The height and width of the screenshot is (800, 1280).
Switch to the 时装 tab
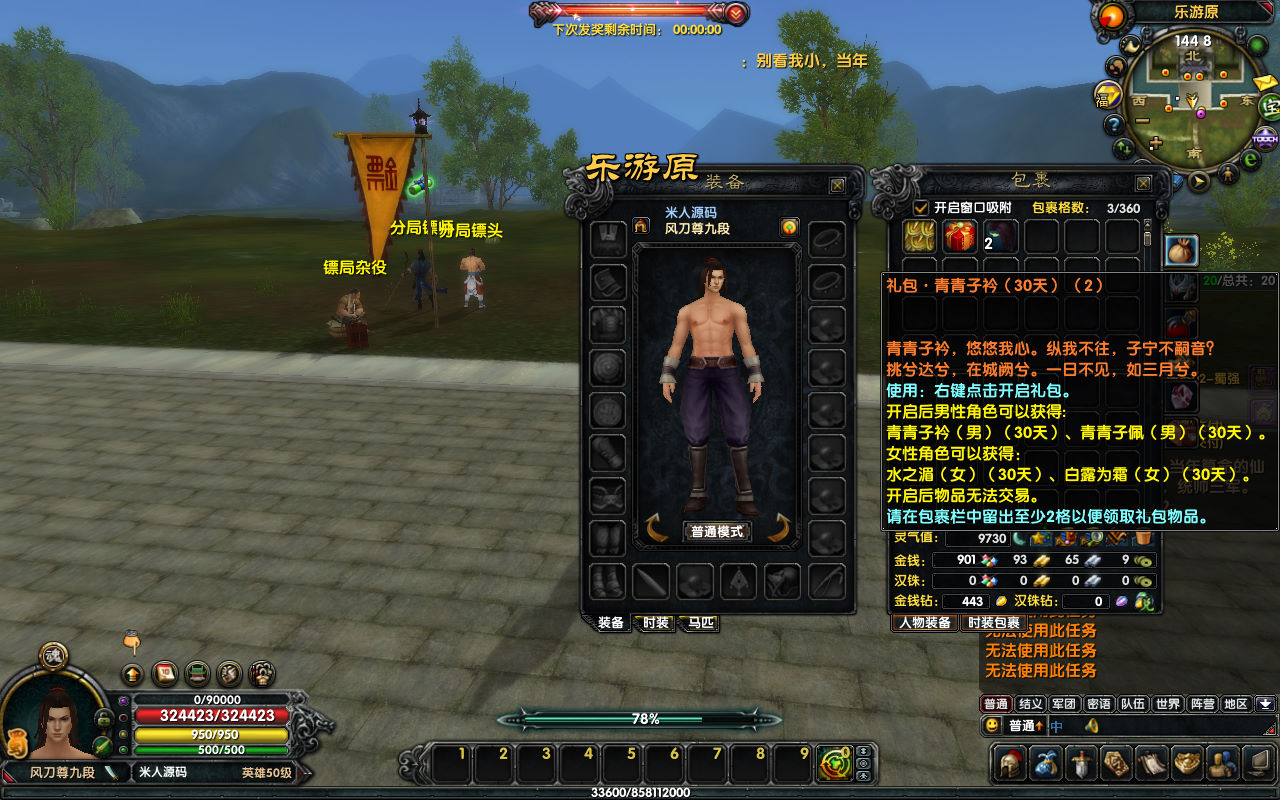click(656, 623)
